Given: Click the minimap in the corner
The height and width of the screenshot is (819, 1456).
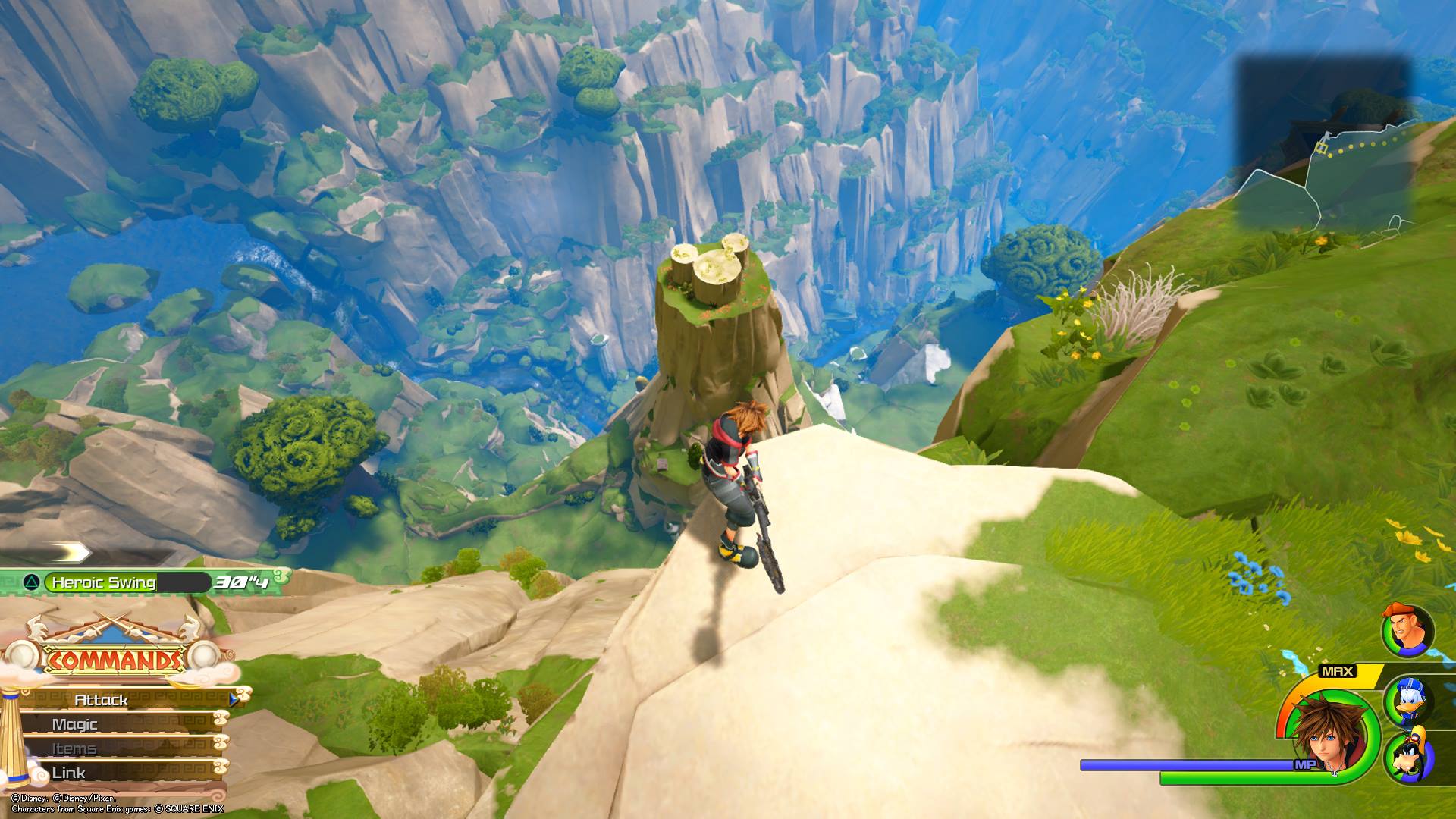Looking at the screenshot, I should 1325,143.
